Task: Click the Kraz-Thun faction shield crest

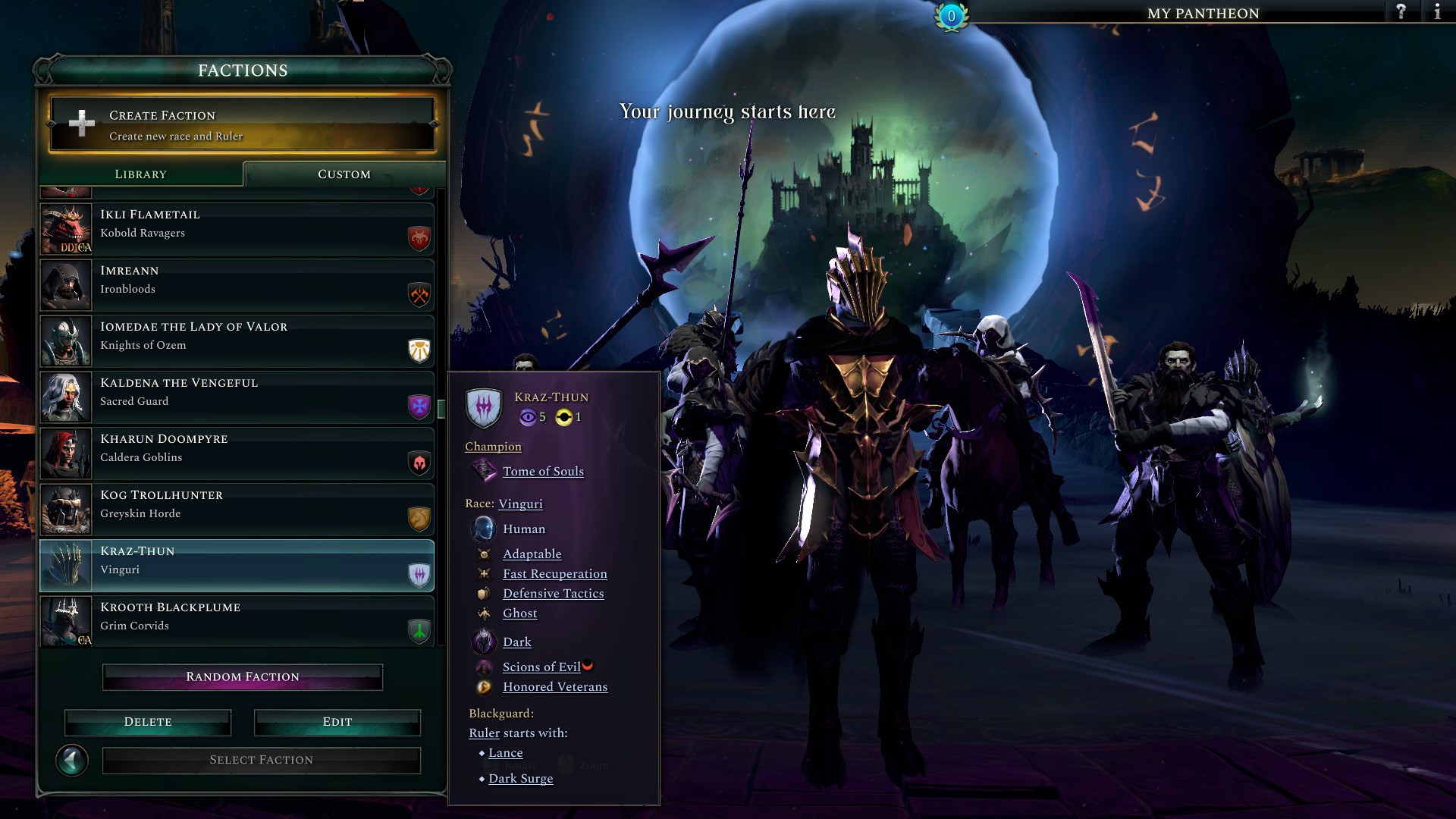Action: click(485, 406)
